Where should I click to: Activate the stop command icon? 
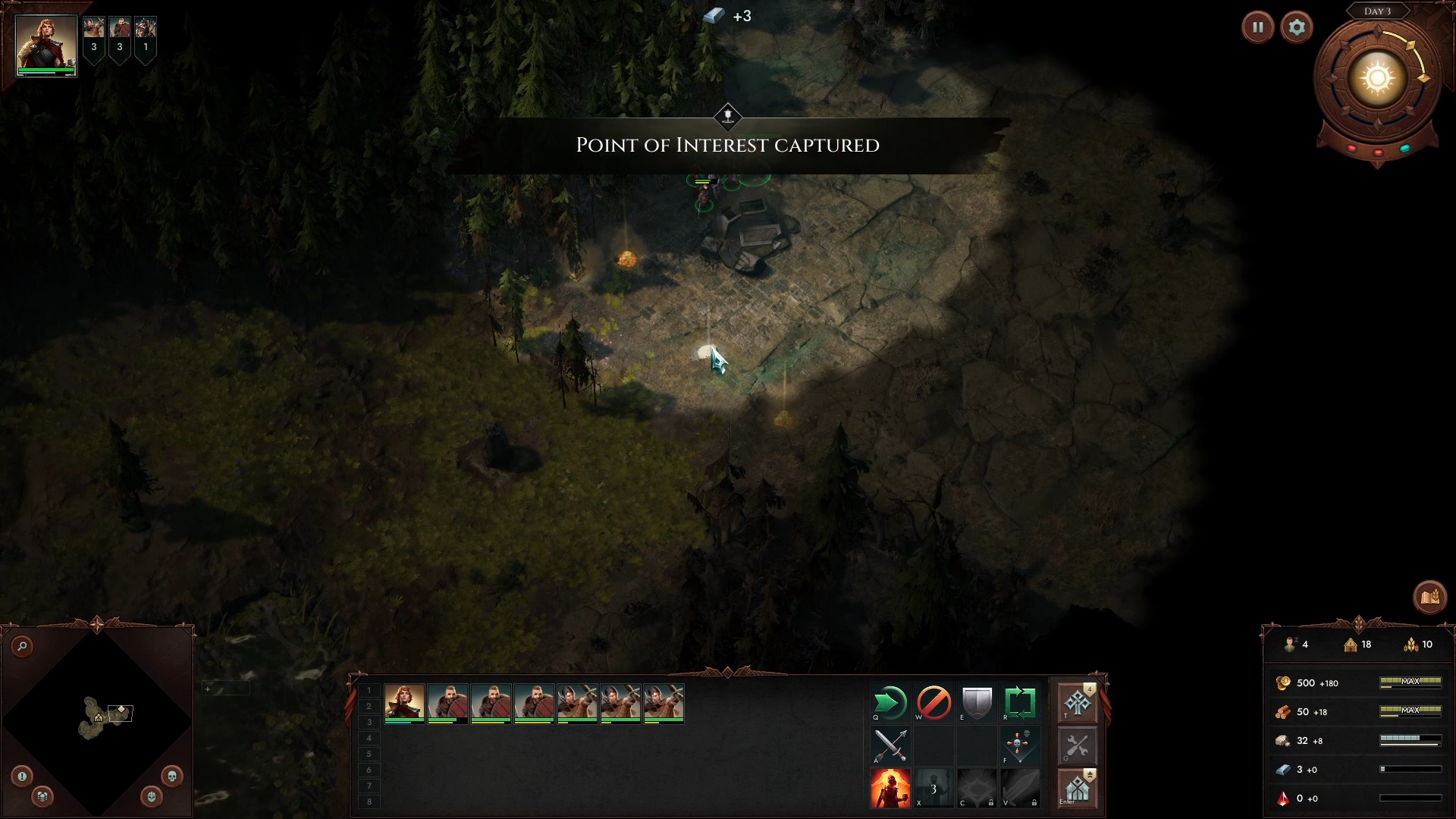934,703
